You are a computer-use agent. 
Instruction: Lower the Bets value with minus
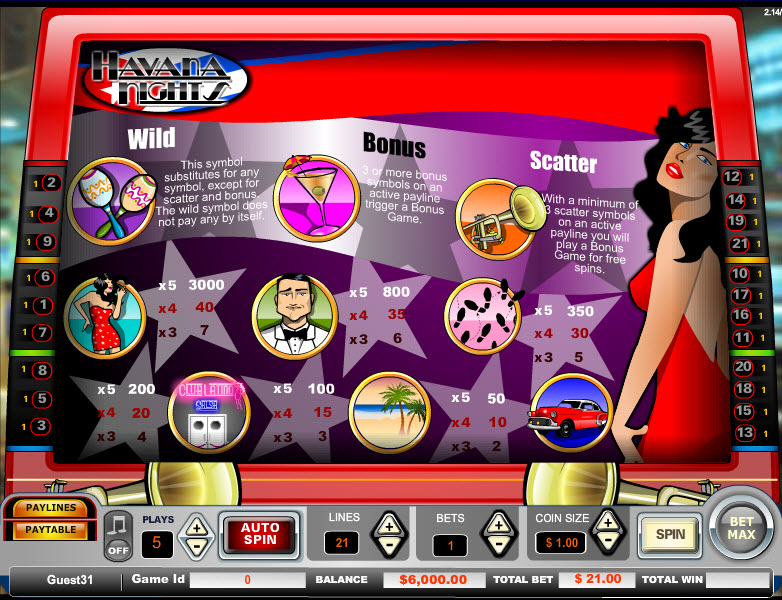(x=497, y=546)
